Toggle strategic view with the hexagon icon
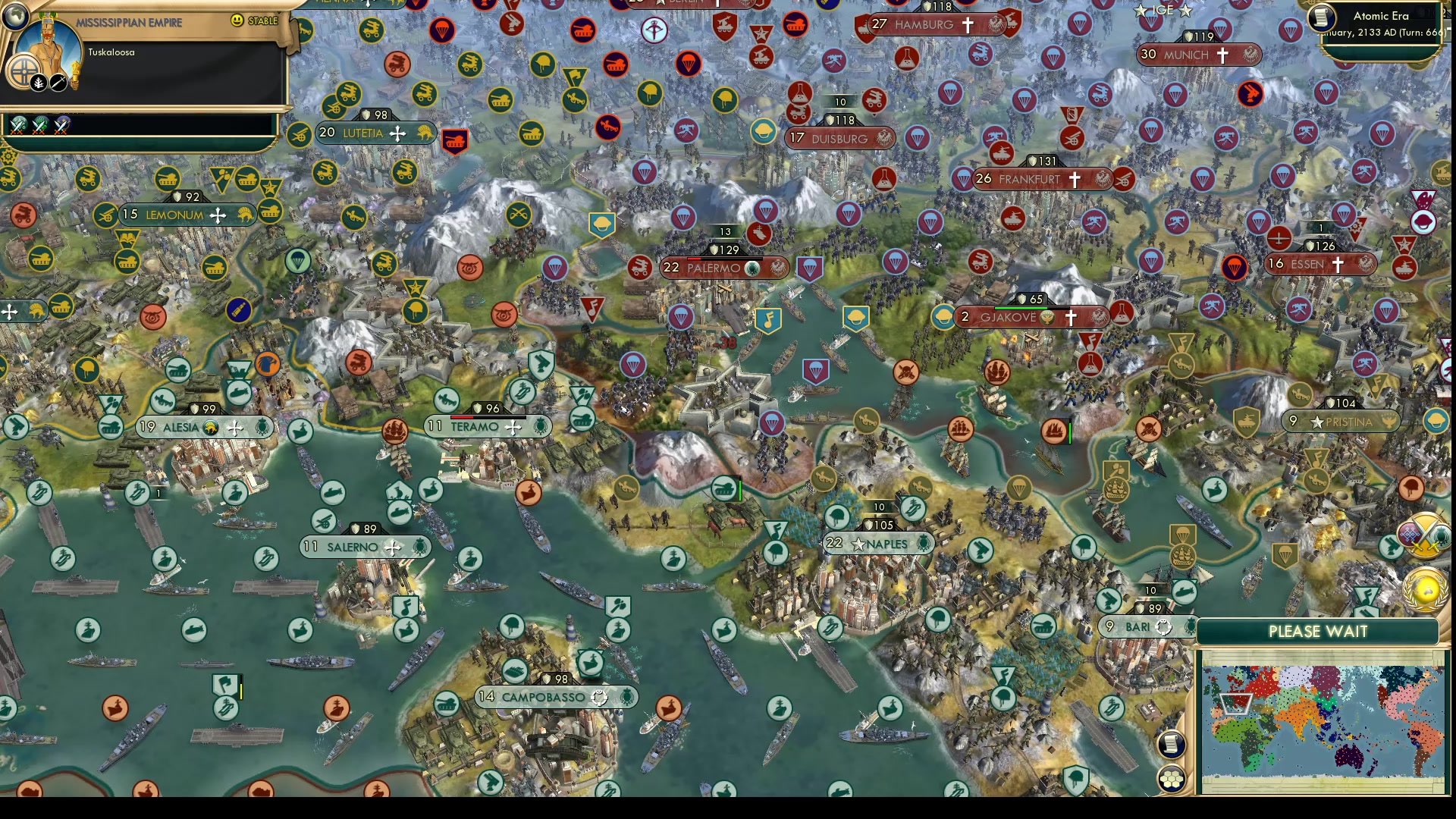Screen dimensions: 1456x819 [x=1172, y=779]
